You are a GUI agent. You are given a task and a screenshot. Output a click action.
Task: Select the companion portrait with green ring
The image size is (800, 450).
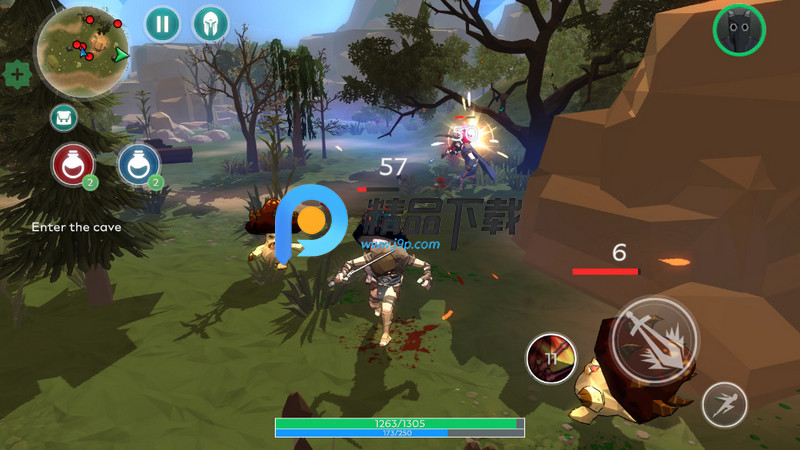point(739,30)
